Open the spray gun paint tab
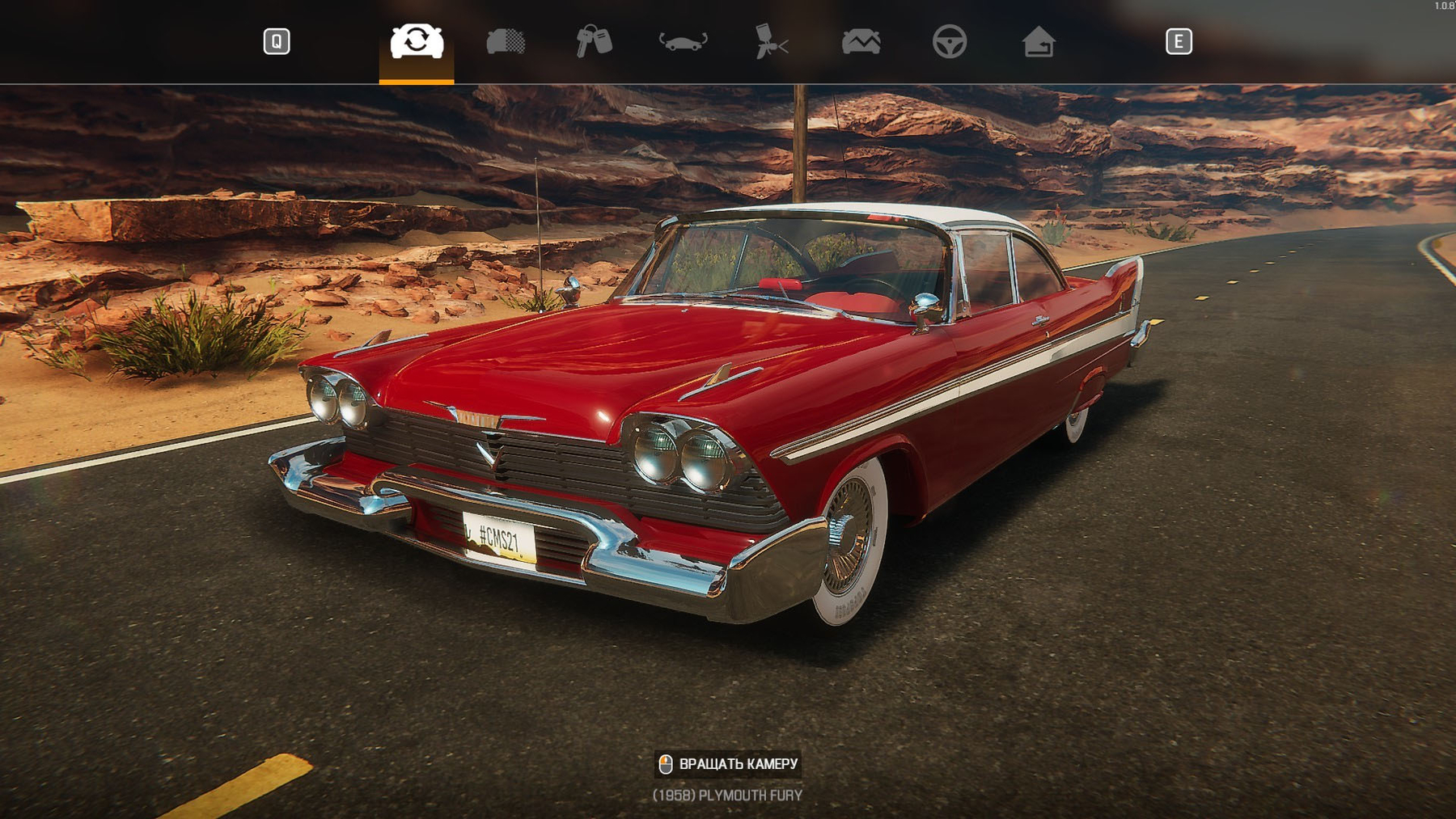The image size is (1456, 819). (x=771, y=41)
